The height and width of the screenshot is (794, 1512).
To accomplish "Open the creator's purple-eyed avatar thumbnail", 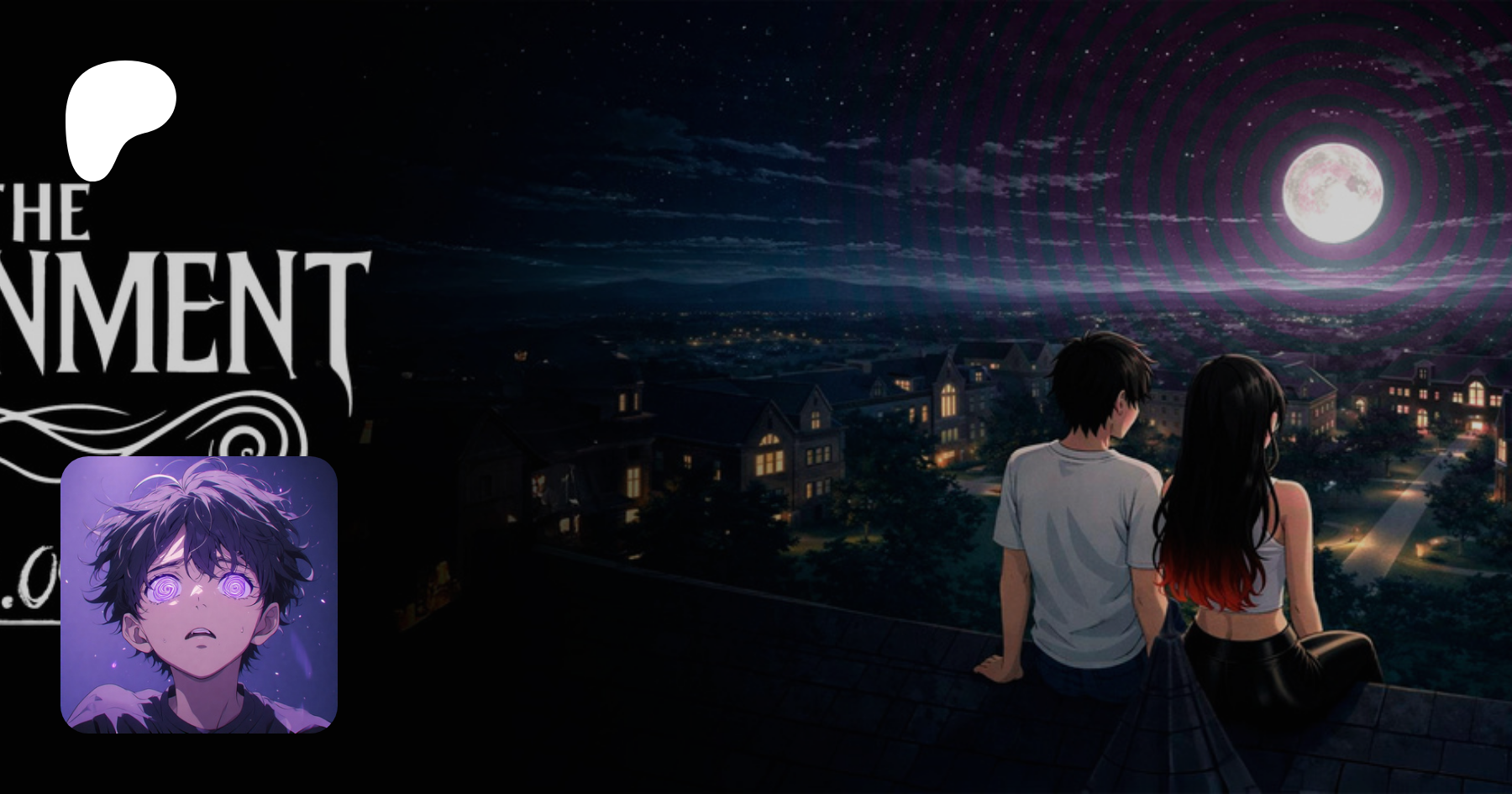I will tap(199, 594).
